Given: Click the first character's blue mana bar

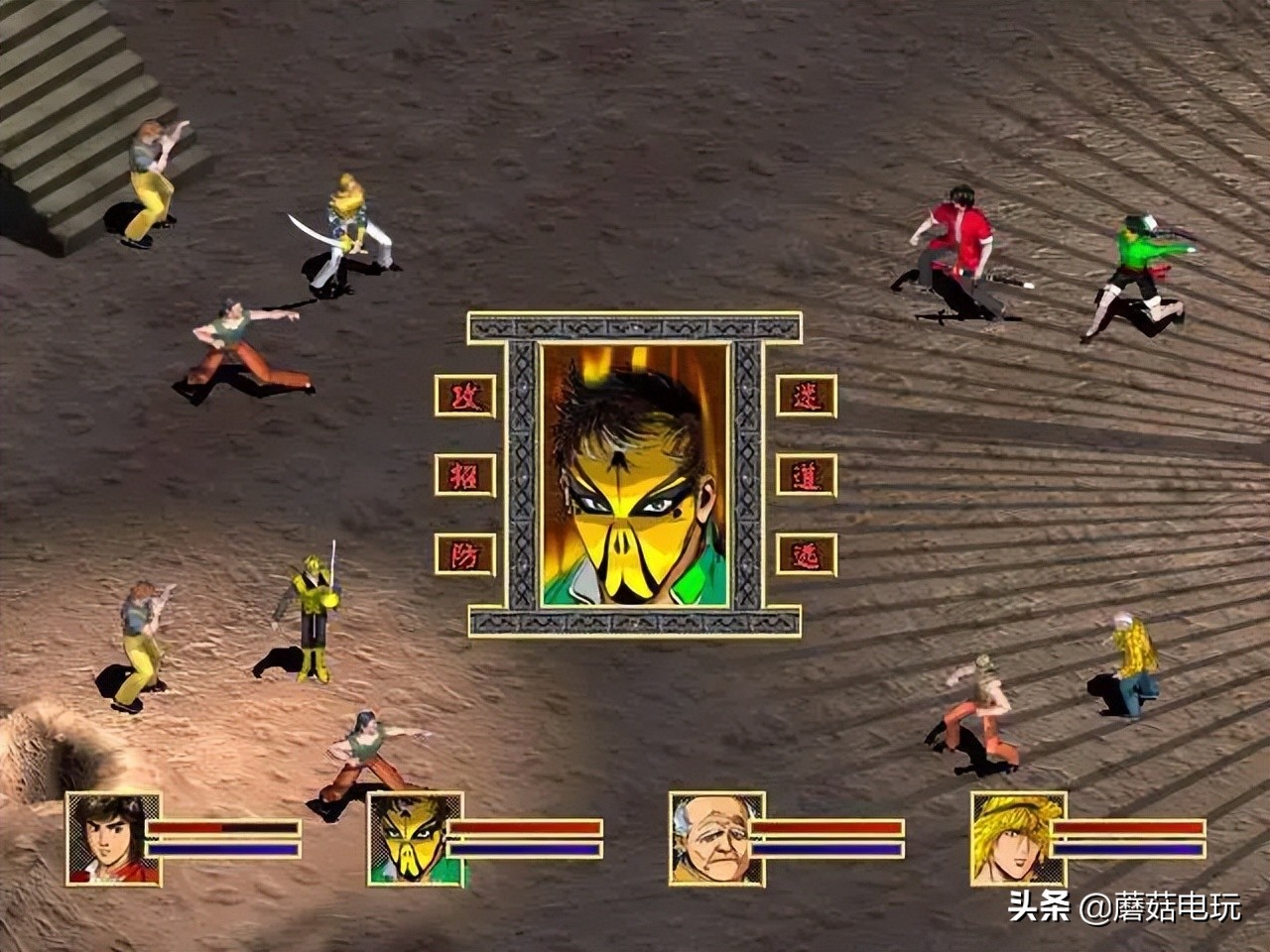Looking at the screenshot, I should point(223,851).
